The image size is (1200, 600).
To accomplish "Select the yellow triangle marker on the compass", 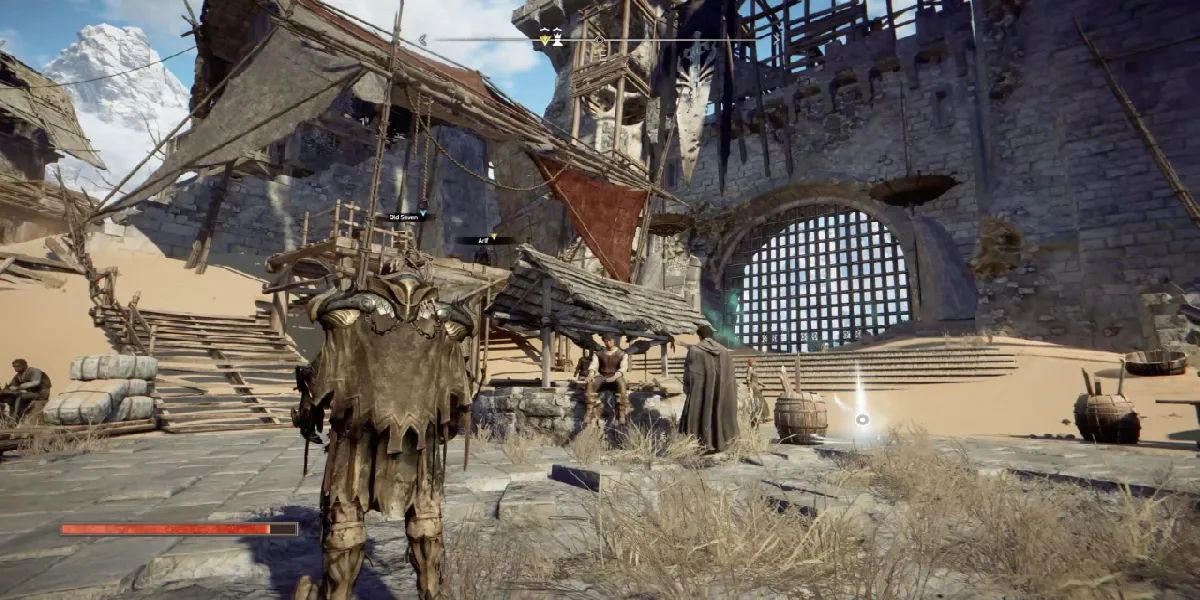I will click(x=545, y=41).
